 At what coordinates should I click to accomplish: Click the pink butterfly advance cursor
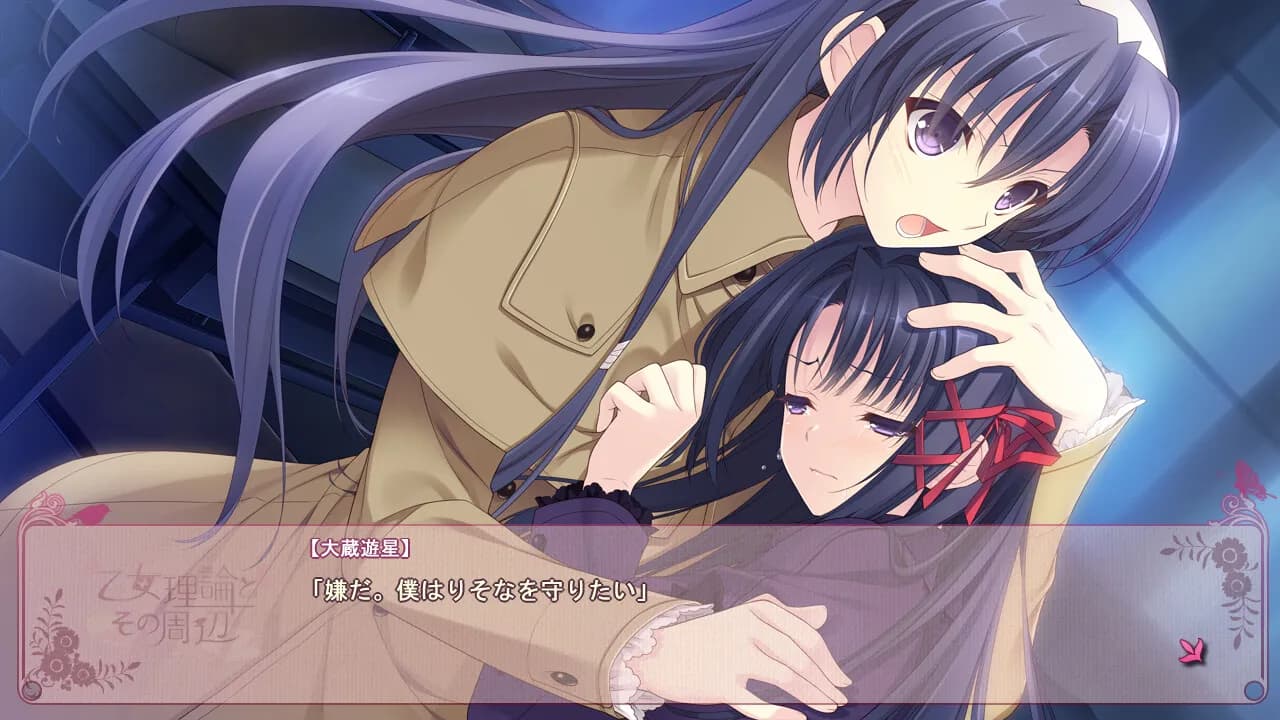click(x=1193, y=650)
